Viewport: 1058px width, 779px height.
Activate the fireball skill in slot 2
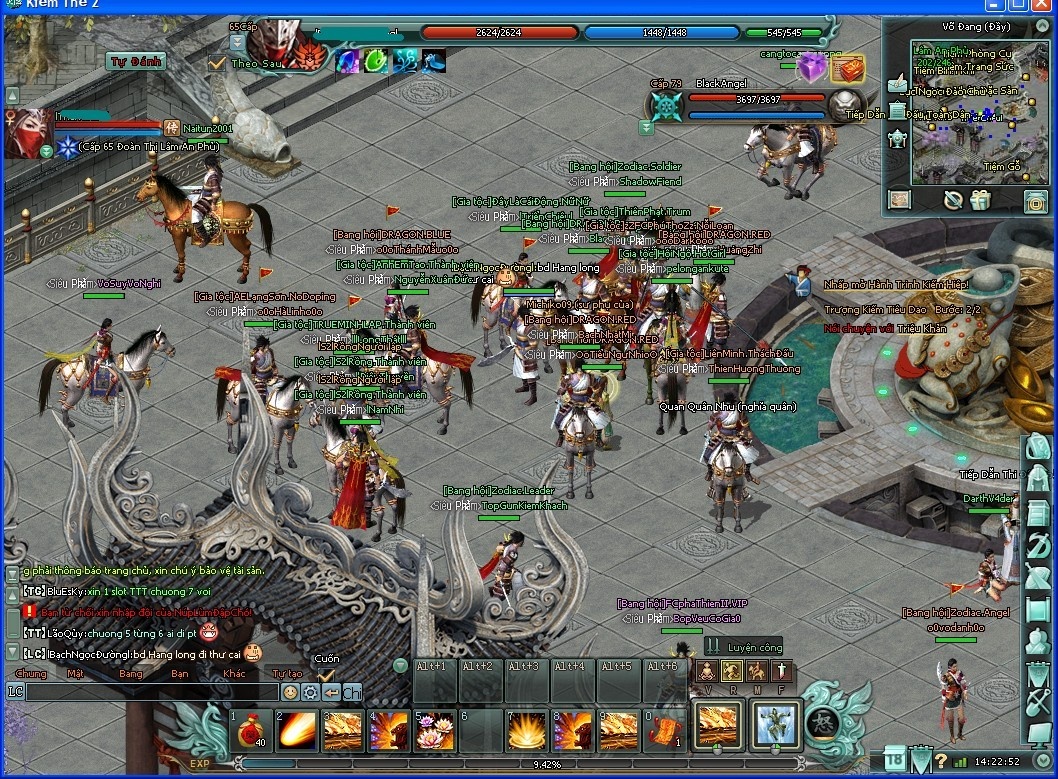tap(295, 730)
